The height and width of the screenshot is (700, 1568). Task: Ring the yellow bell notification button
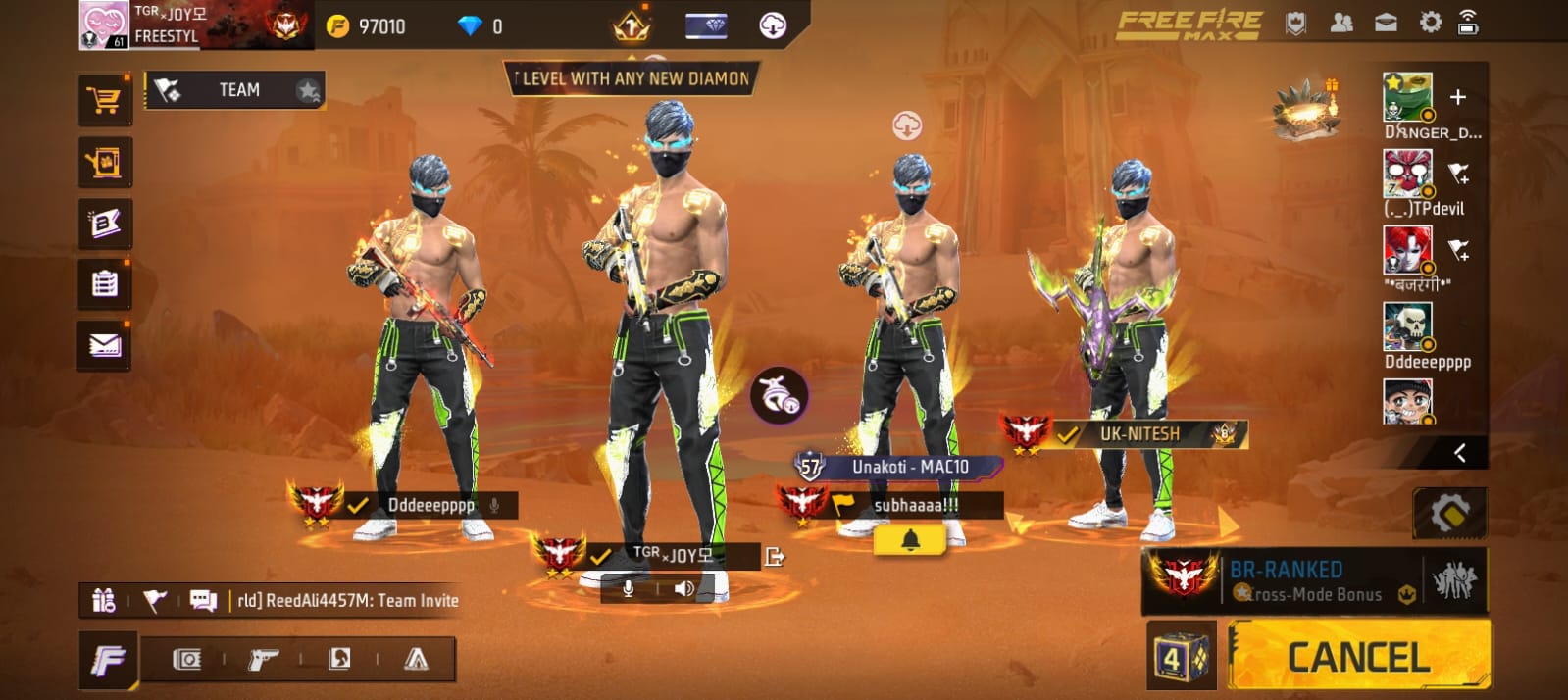[x=910, y=540]
